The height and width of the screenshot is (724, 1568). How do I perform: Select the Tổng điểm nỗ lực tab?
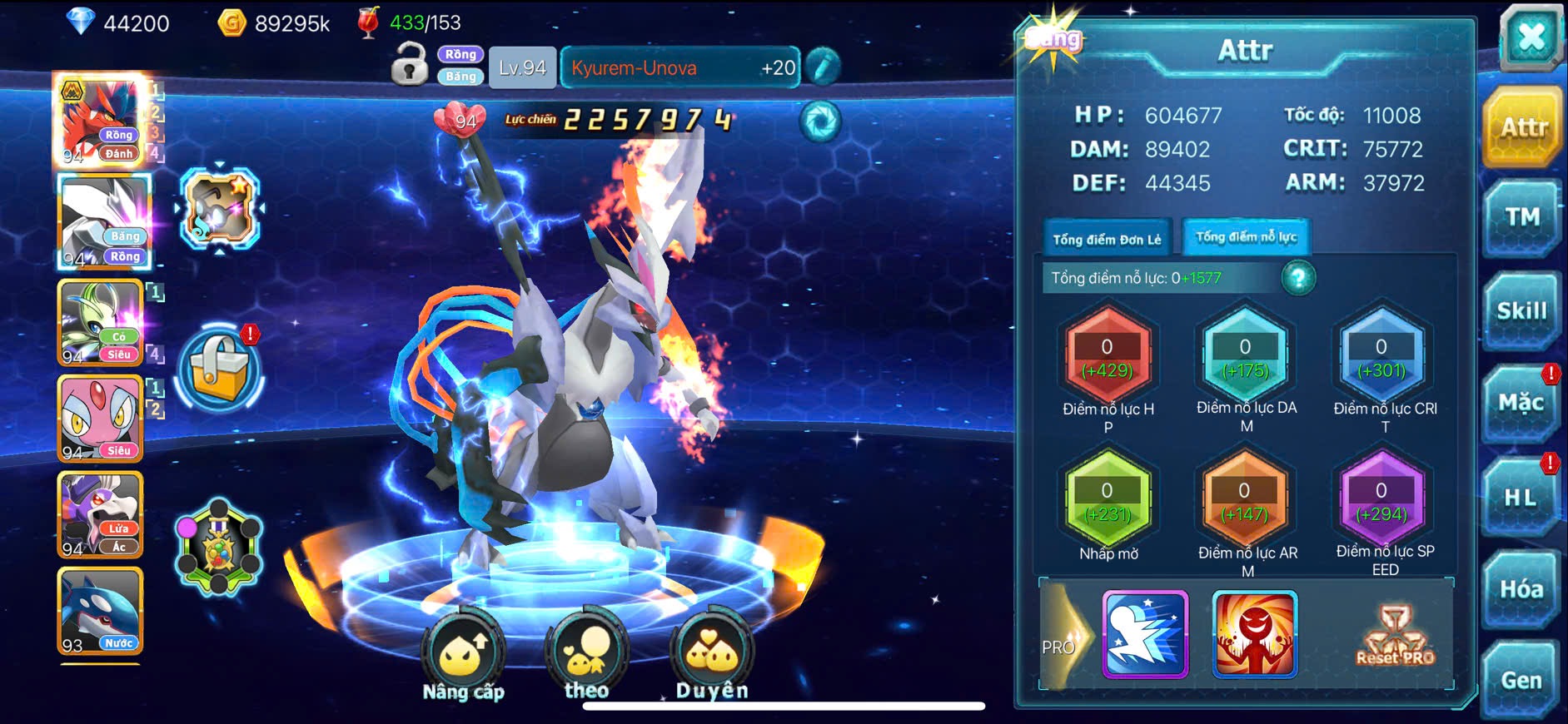coord(1246,237)
